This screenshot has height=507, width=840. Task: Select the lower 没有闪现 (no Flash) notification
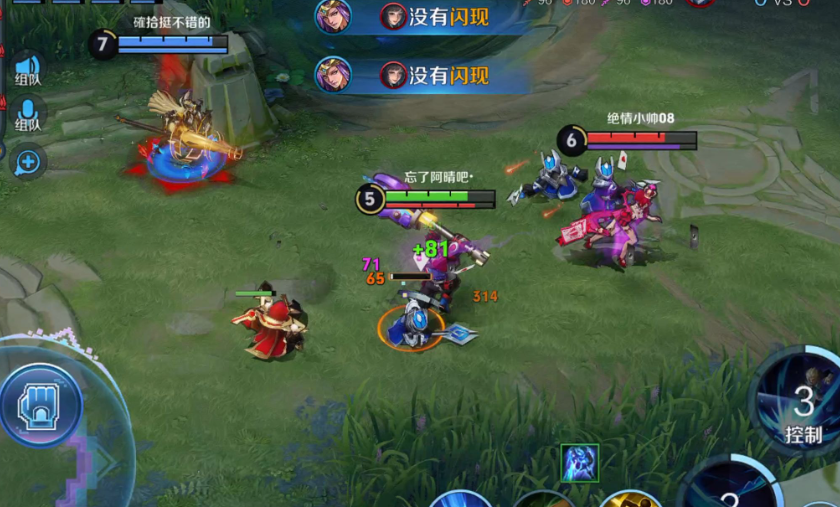[x=422, y=75]
